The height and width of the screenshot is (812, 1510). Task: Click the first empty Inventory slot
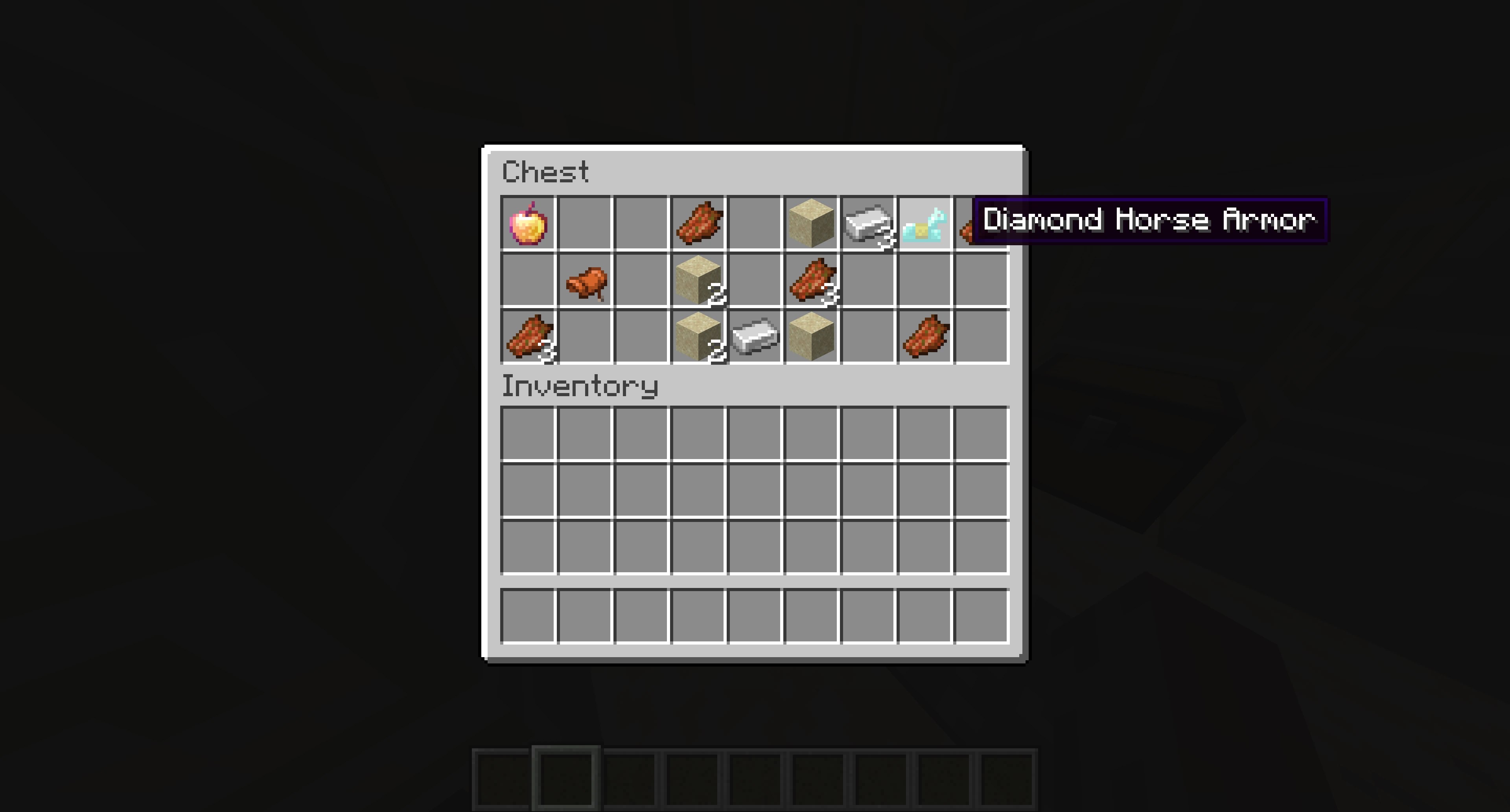click(528, 434)
